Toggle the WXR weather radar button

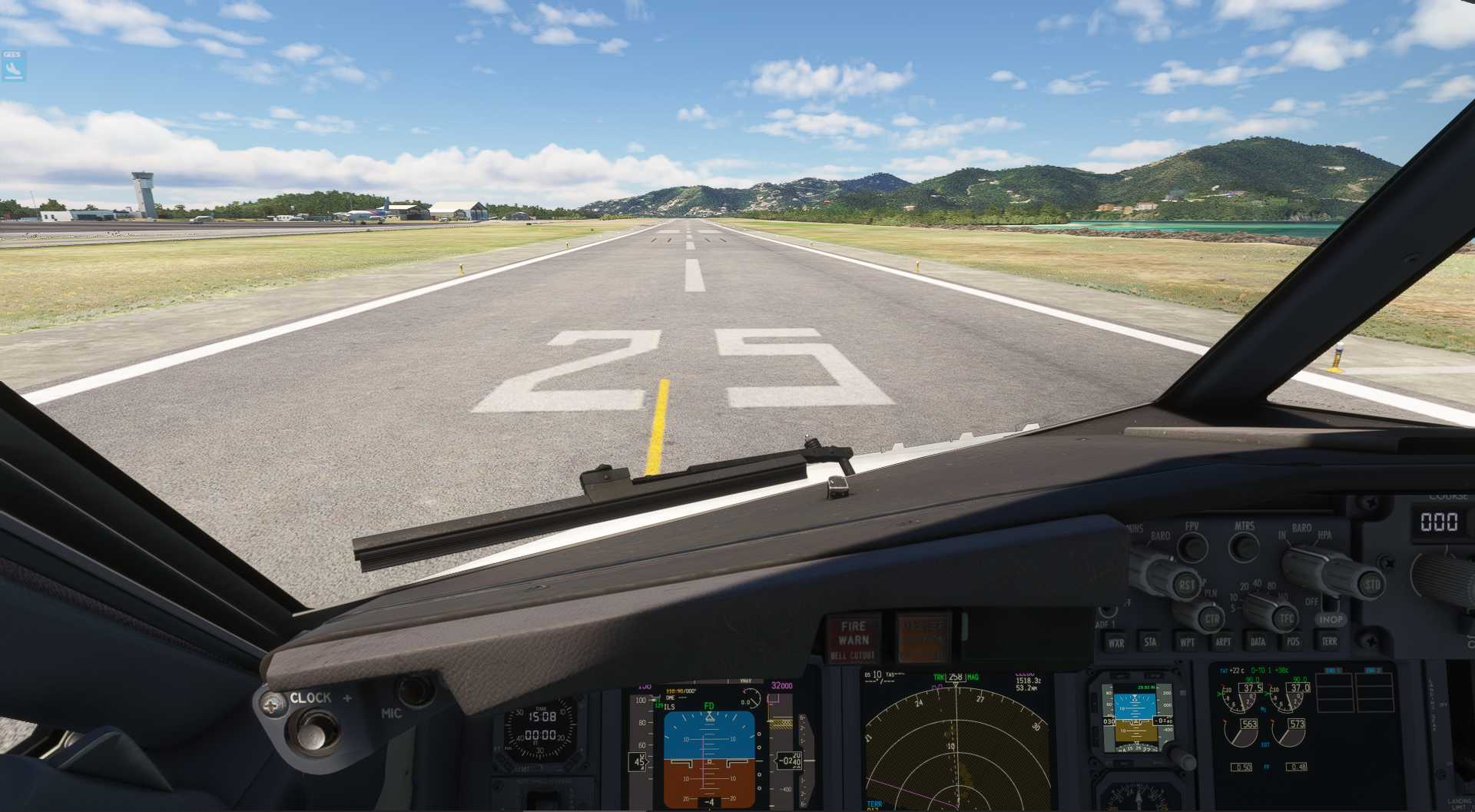pos(1115,643)
